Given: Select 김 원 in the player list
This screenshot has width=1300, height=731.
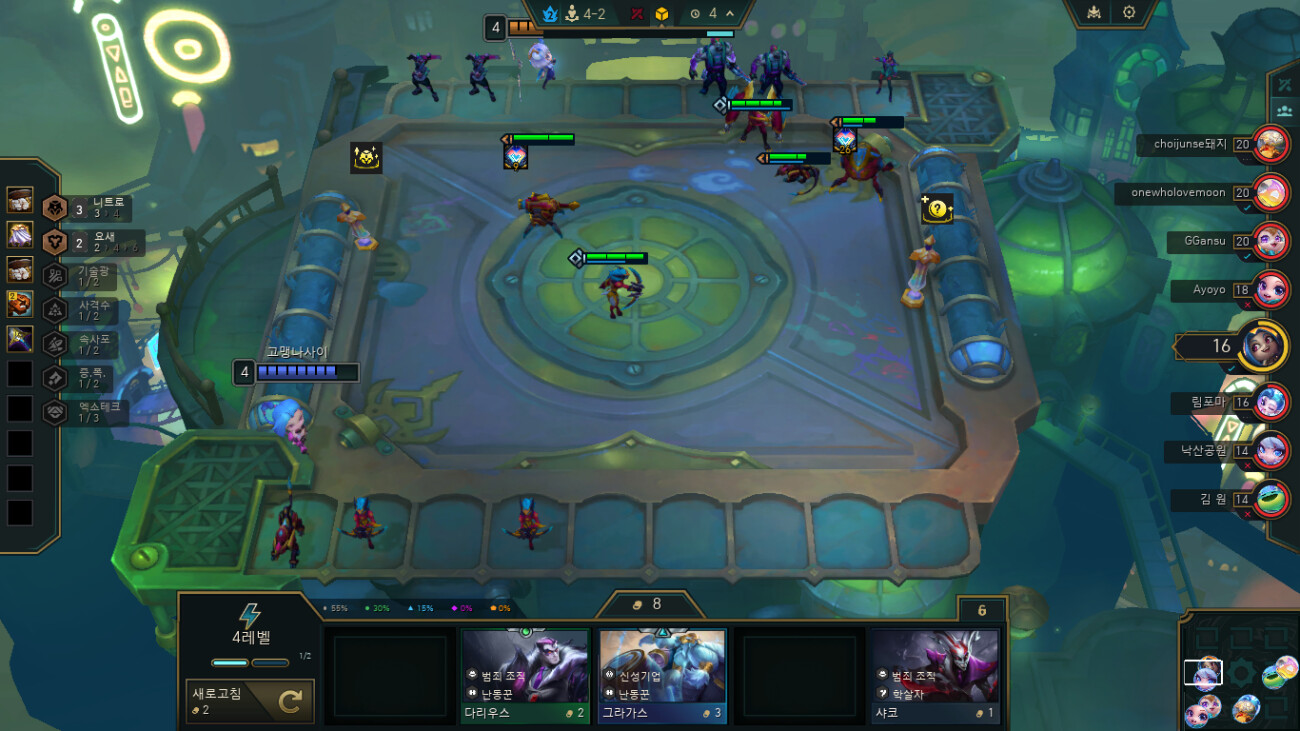Looking at the screenshot, I should coord(1271,499).
